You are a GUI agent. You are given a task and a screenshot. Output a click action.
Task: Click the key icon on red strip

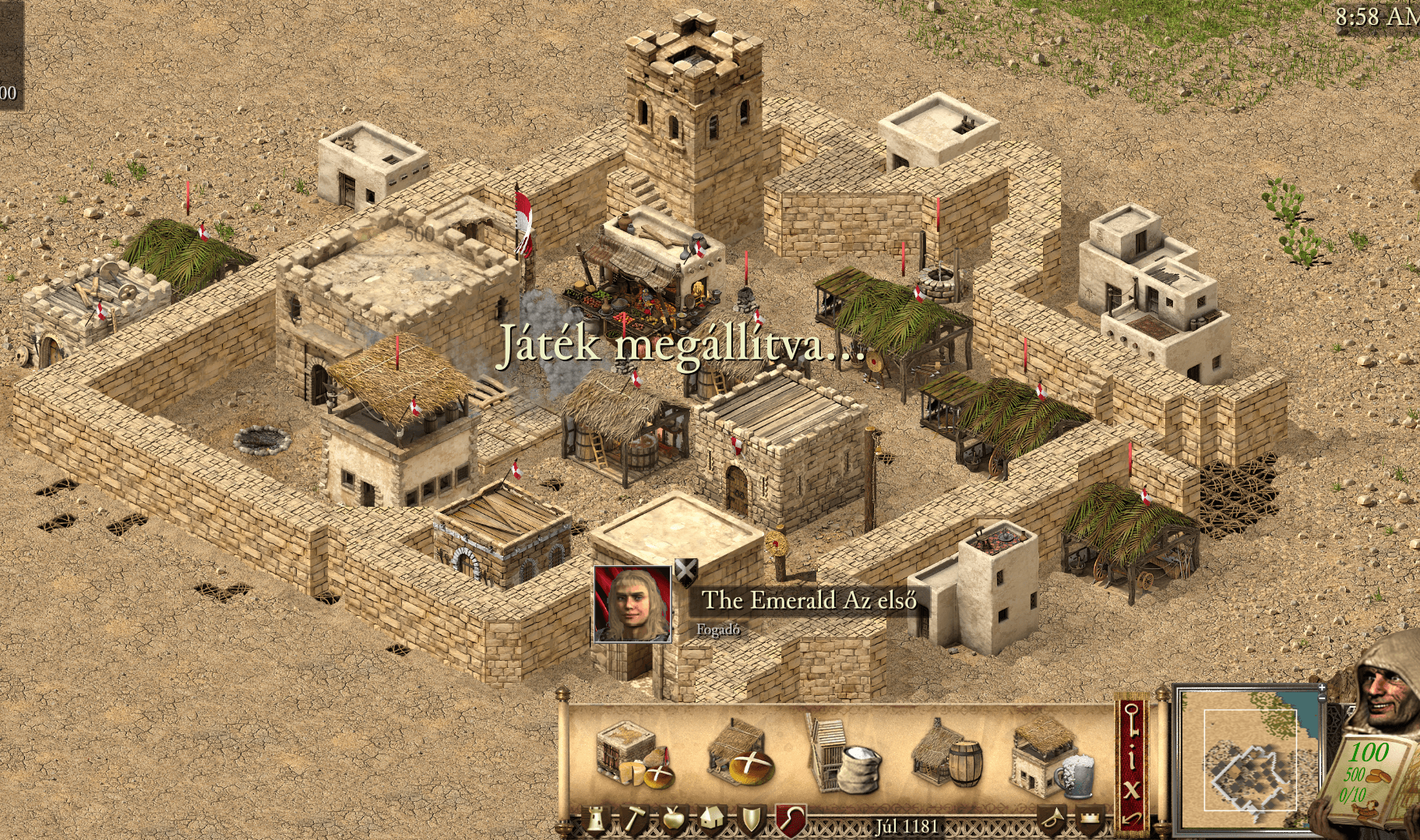click(x=1132, y=721)
